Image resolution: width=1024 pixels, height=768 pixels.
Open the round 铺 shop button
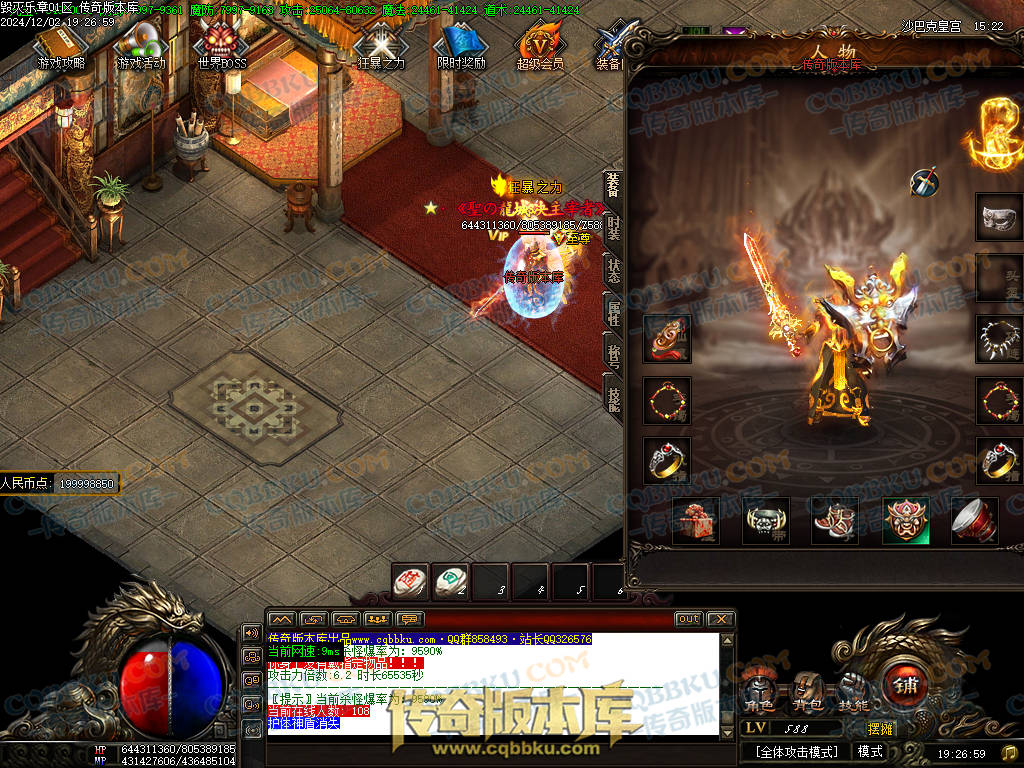tap(907, 687)
